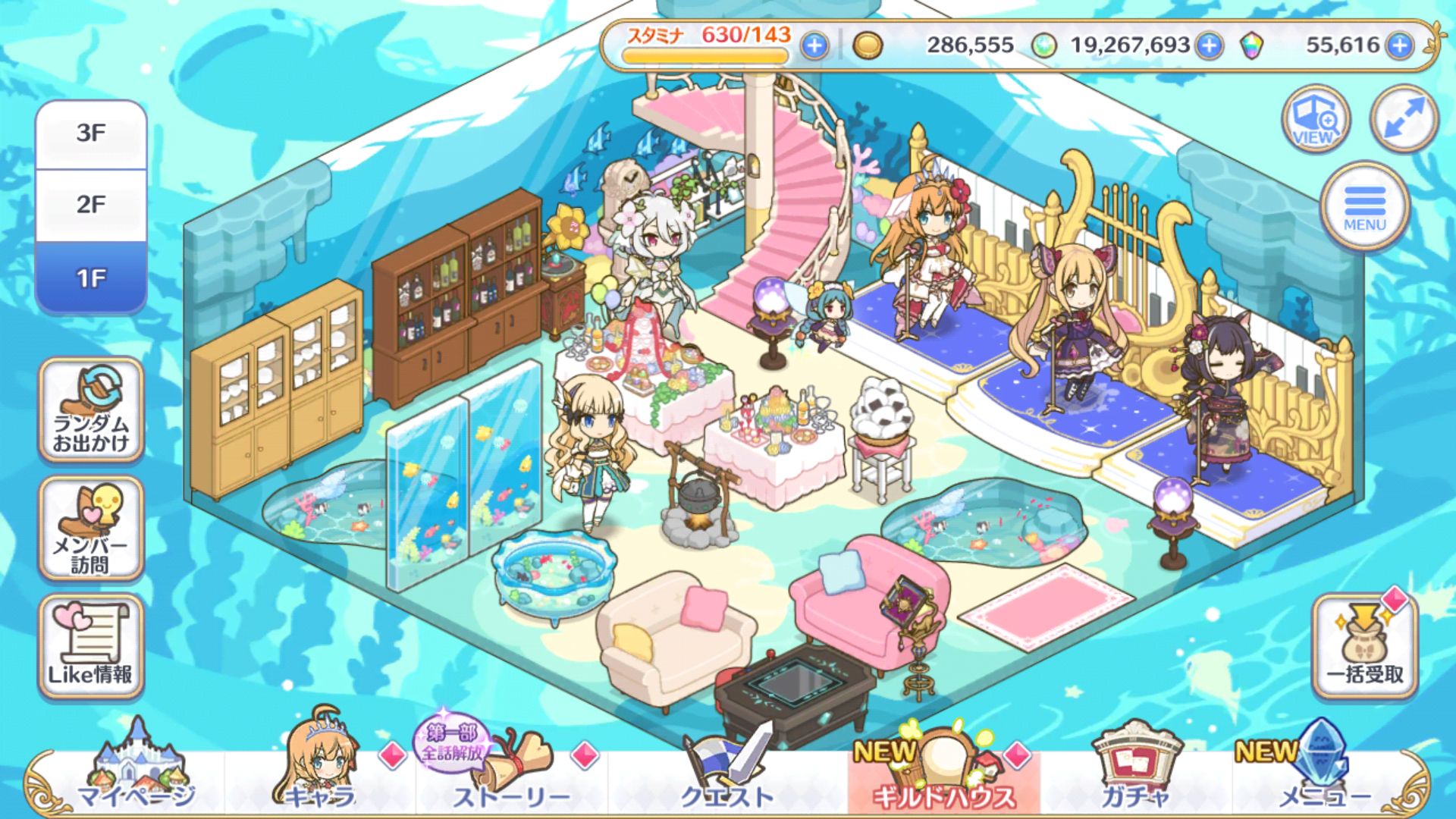Open the メニュー menu in bottom bar

pos(1324,773)
